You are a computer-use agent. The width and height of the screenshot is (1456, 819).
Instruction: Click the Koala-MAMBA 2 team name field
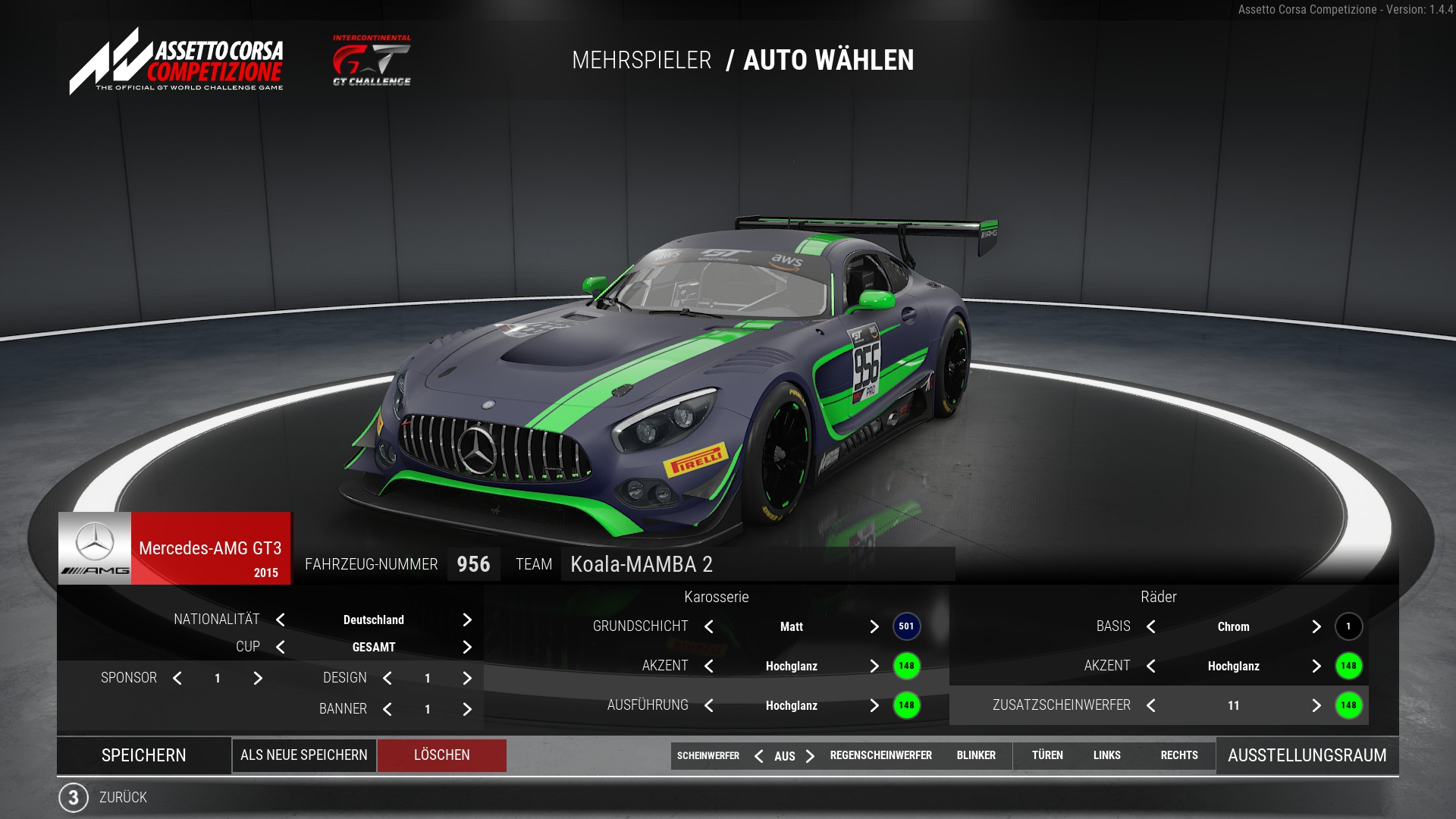[x=757, y=564]
